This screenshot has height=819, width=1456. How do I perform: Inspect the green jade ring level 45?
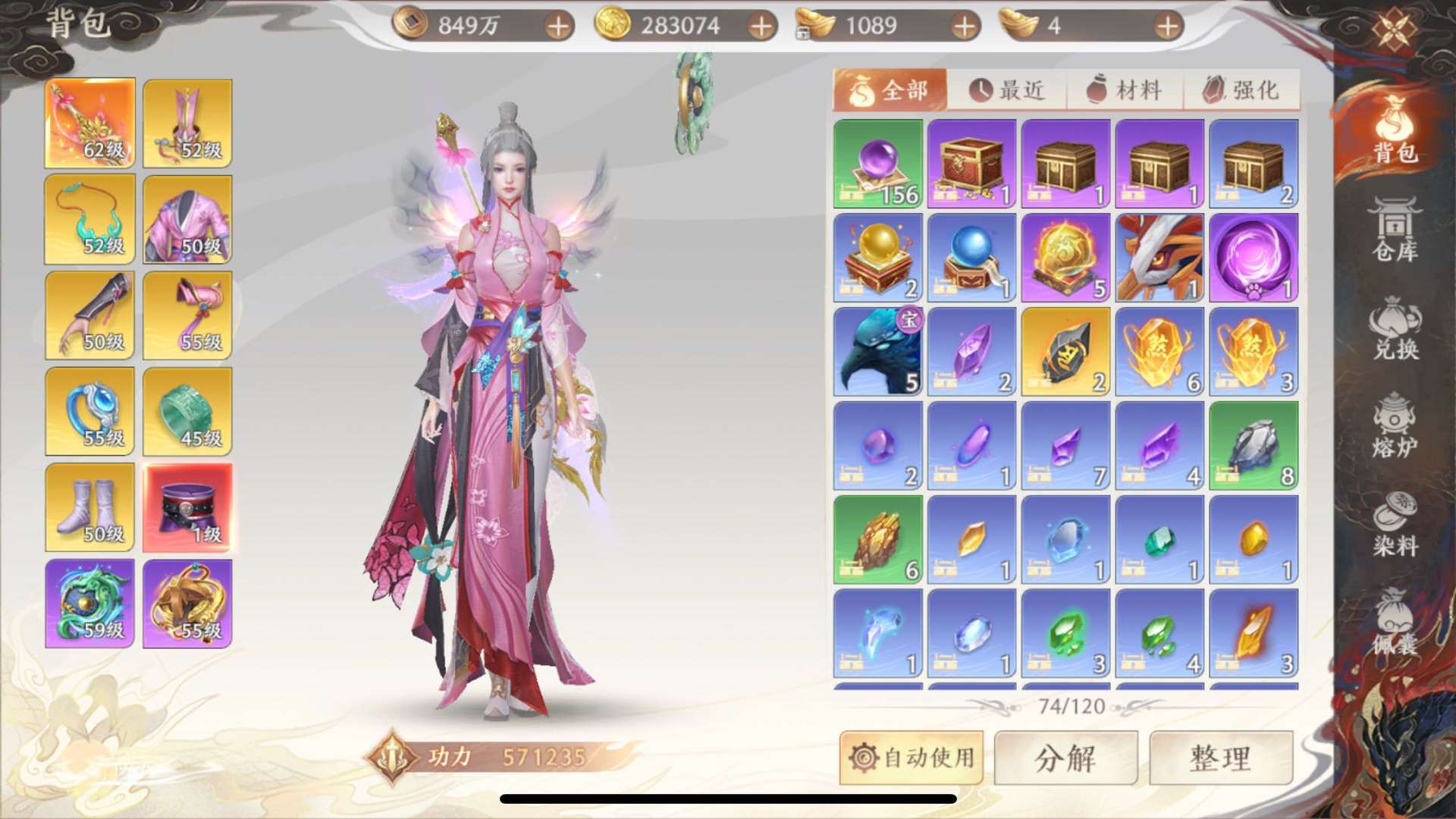pyautogui.click(x=187, y=412)
